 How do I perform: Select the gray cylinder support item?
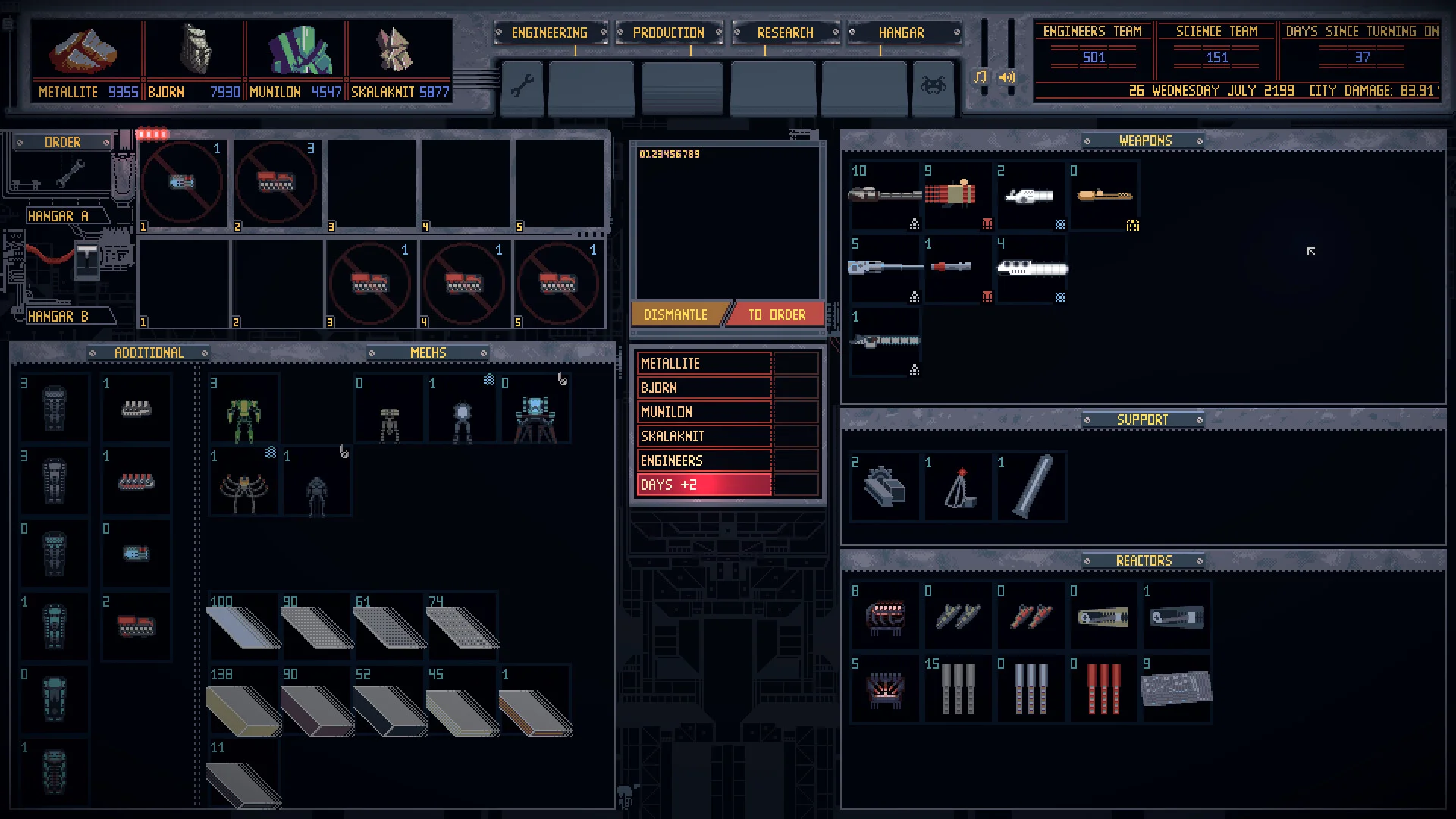1031,487
